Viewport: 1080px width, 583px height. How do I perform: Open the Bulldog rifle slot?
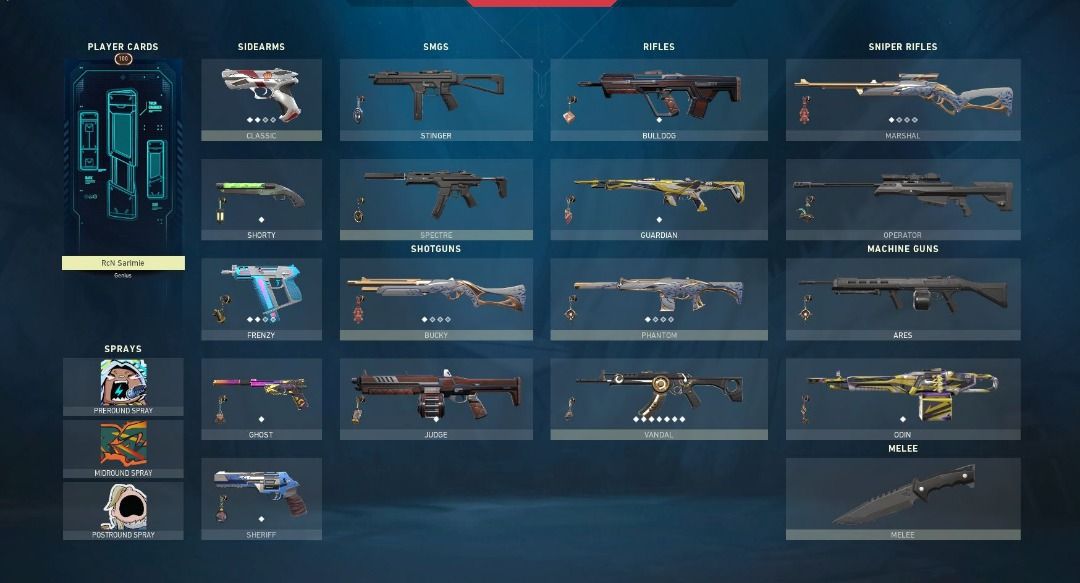pyautogui.click(x=659, y=98)
